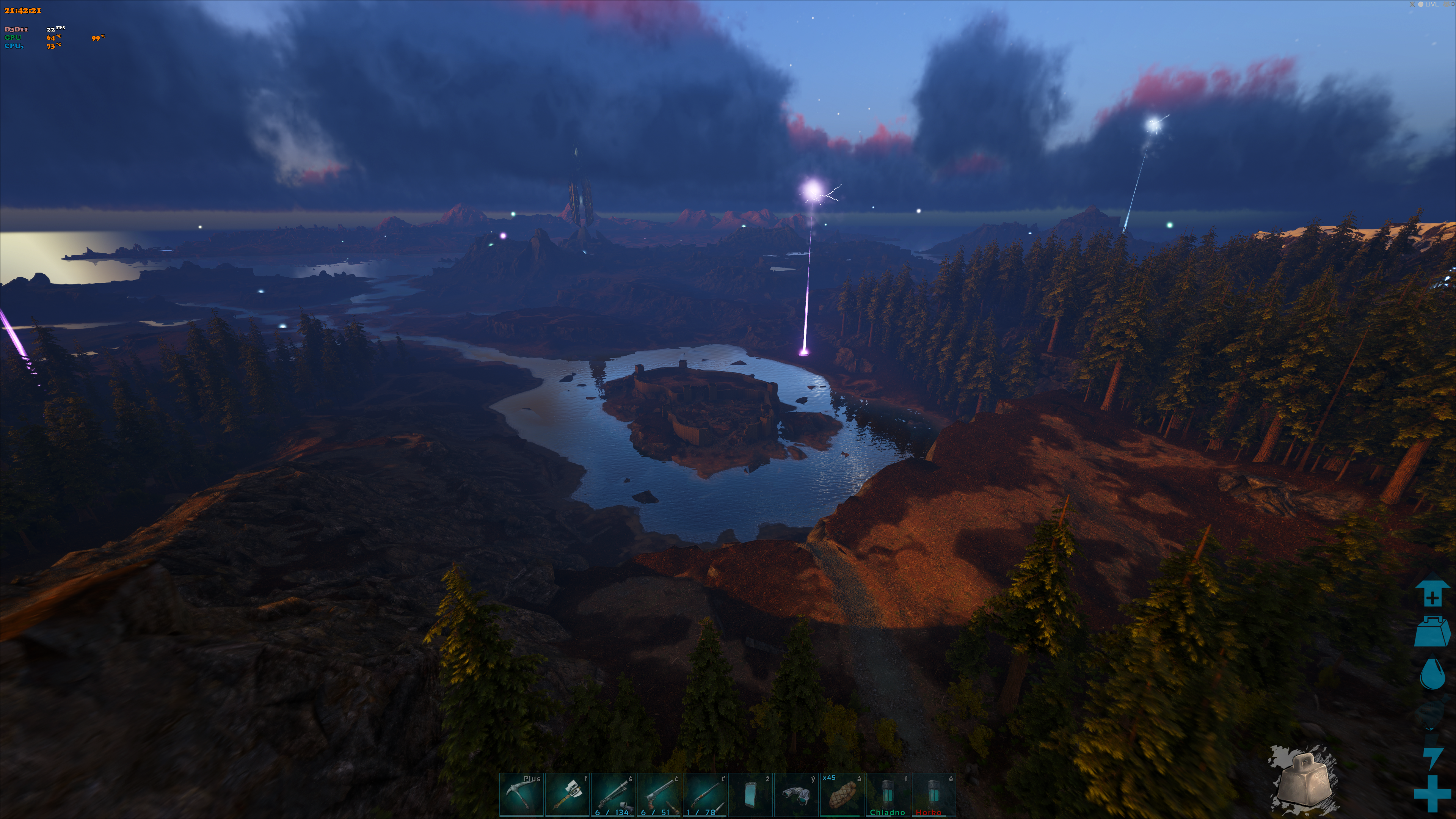Use the cooked meat stack x45
1456x819 pixels.
pyautogui.click(x=842, y=795)
